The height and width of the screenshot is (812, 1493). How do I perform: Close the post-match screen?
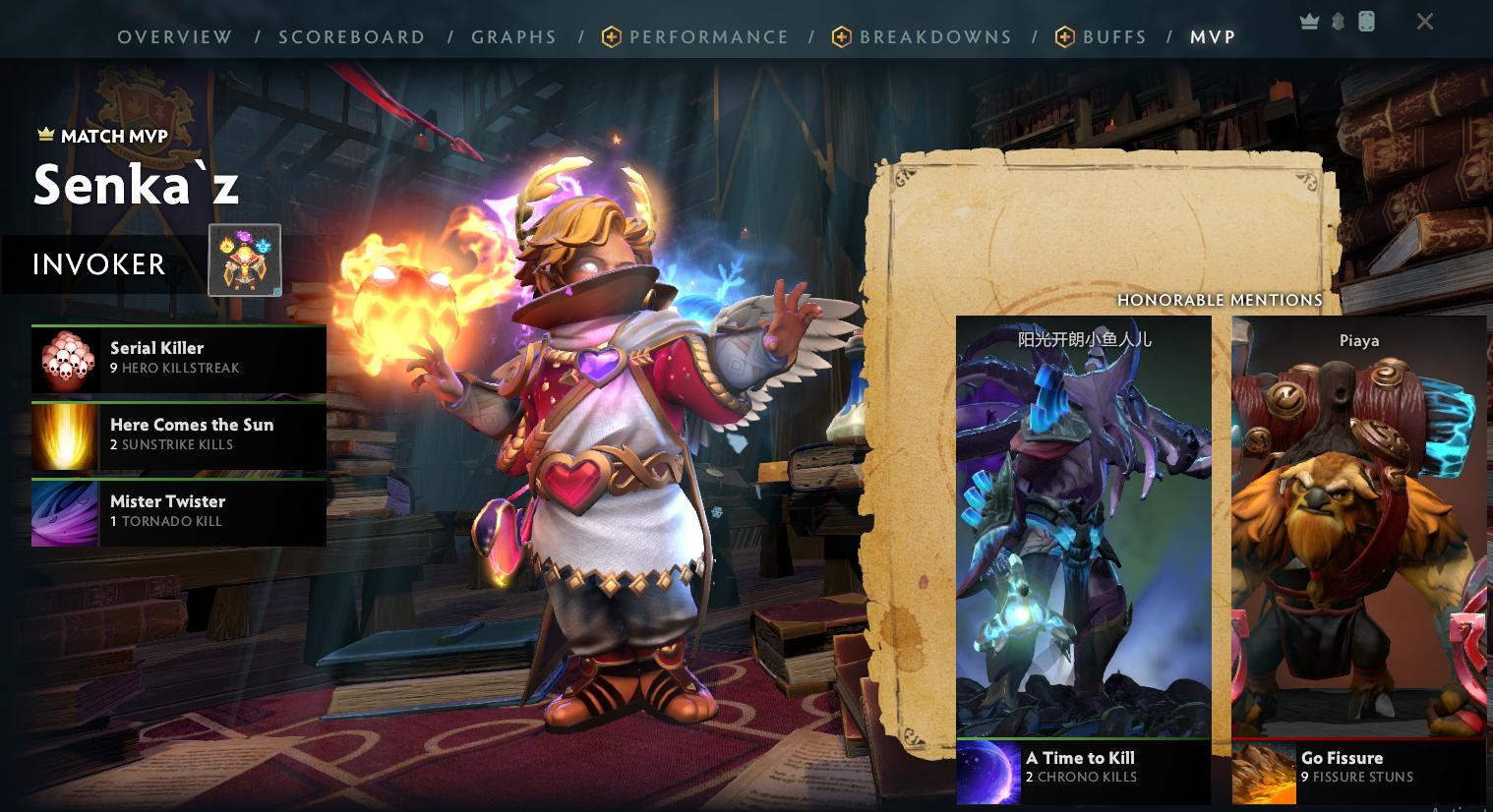click(x=1425, y=22)
